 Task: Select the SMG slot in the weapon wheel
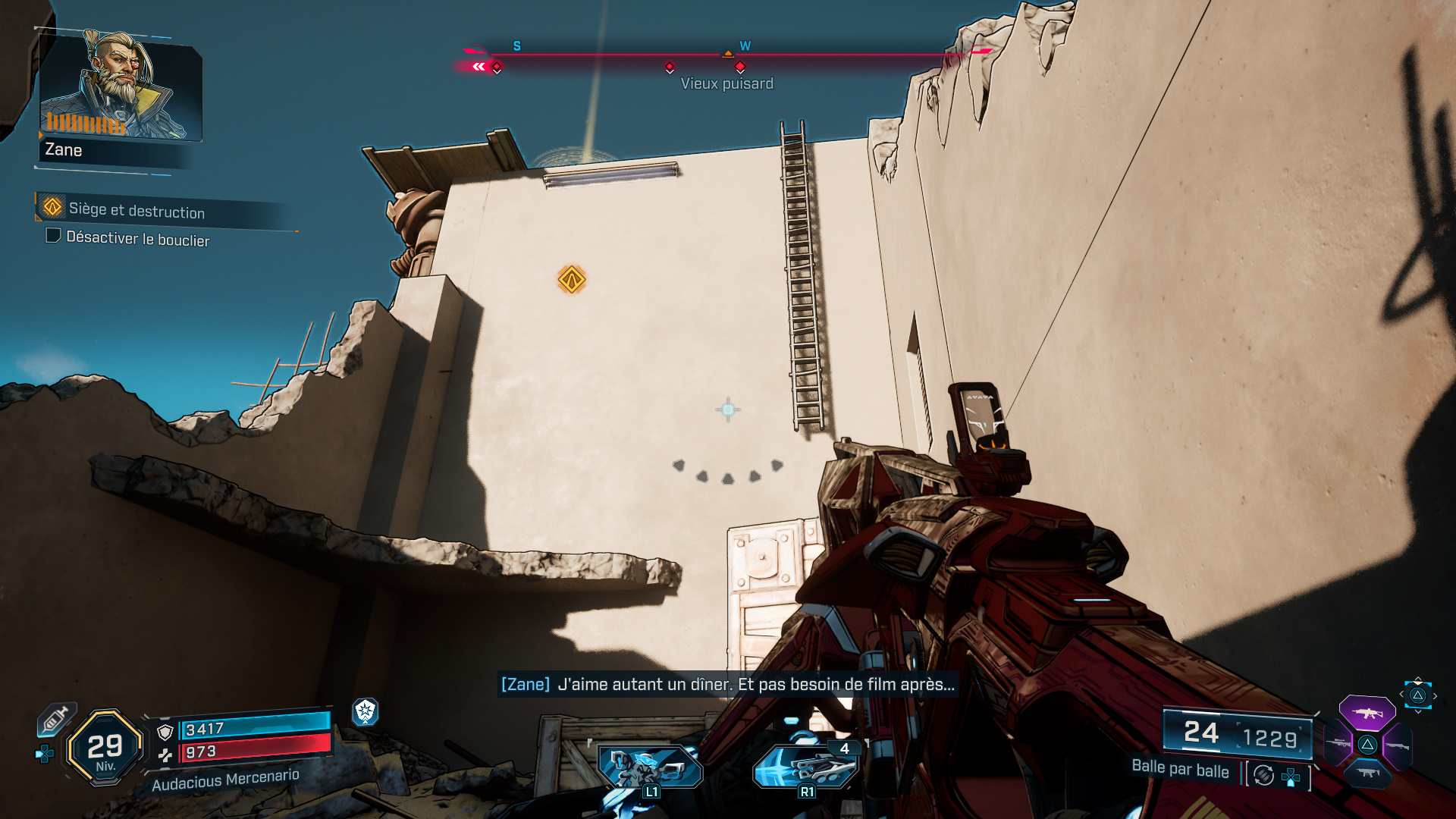pyautogui.click(x=1368, y=773)
